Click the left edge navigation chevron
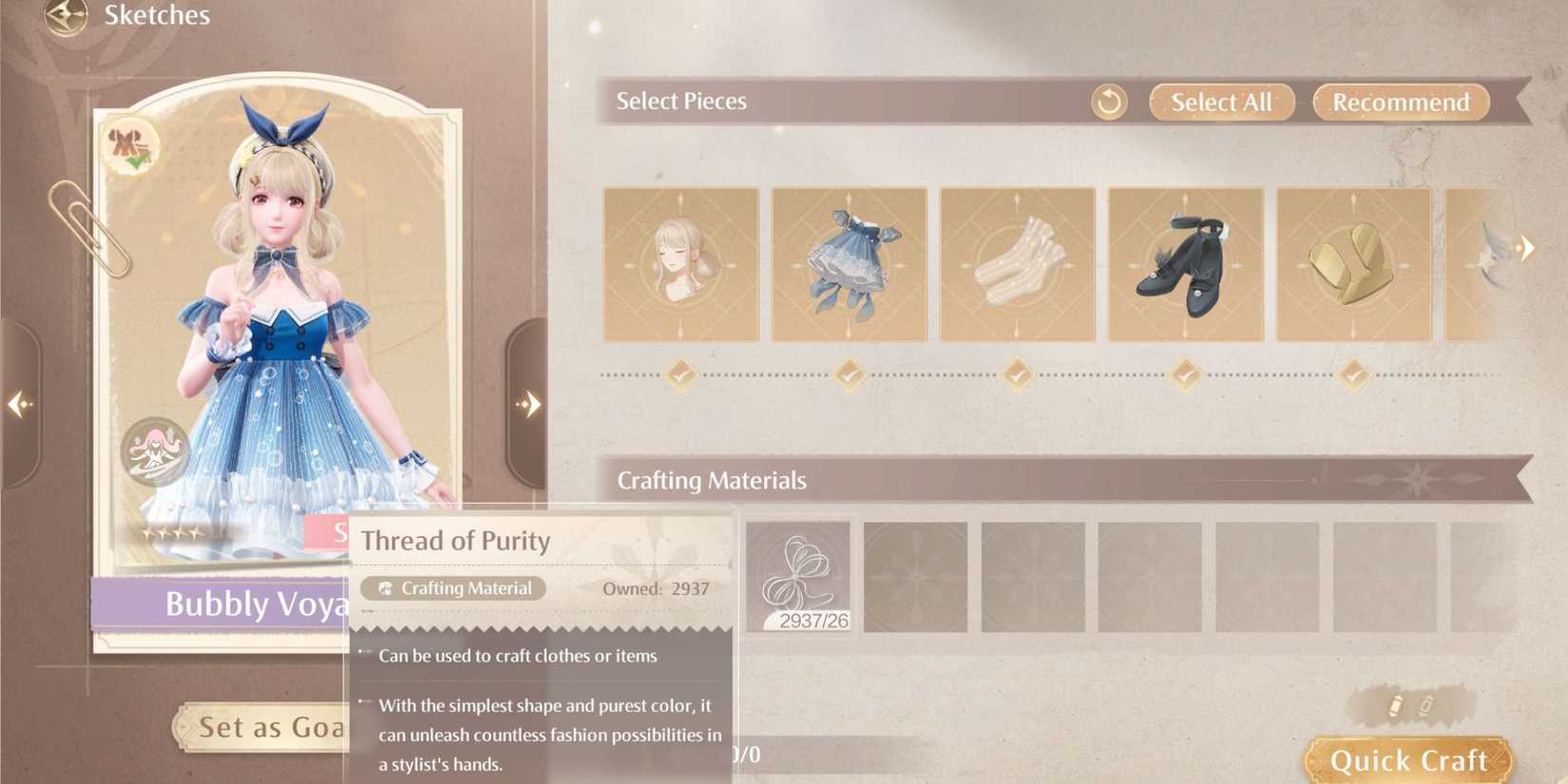The height and width of the screenshot is (784, 1568). coord(20,403)
